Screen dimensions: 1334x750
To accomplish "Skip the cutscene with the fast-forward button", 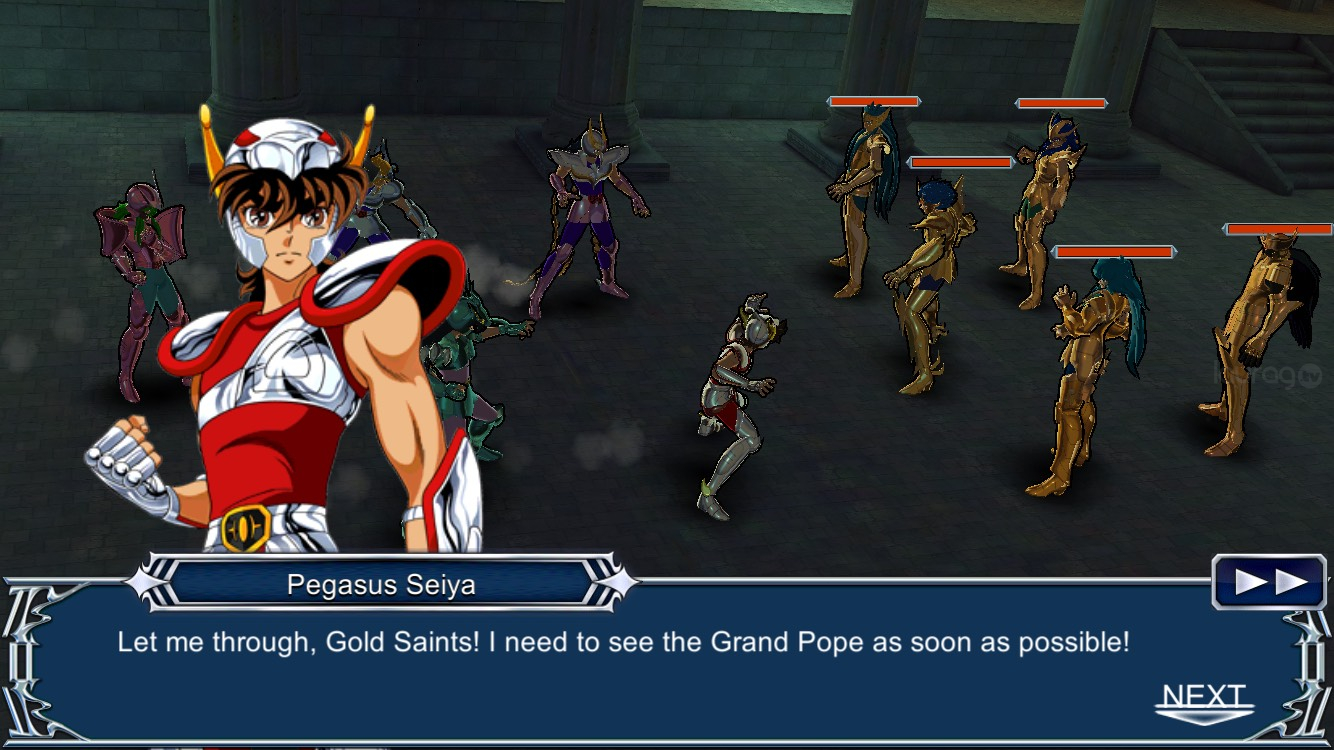I will [1269, 582].
